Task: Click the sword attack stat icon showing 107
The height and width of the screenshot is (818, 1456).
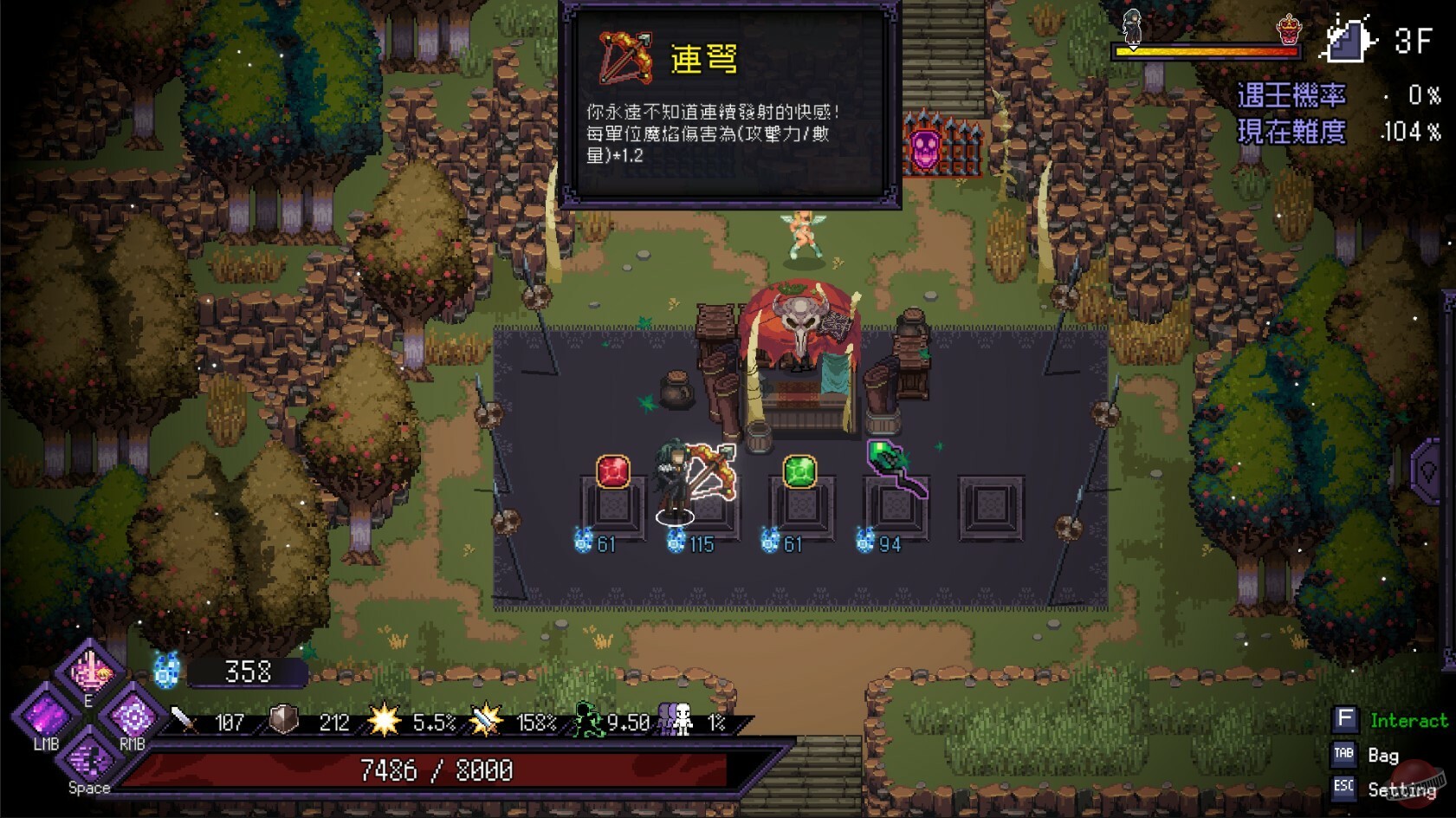Action: point(184,721)
